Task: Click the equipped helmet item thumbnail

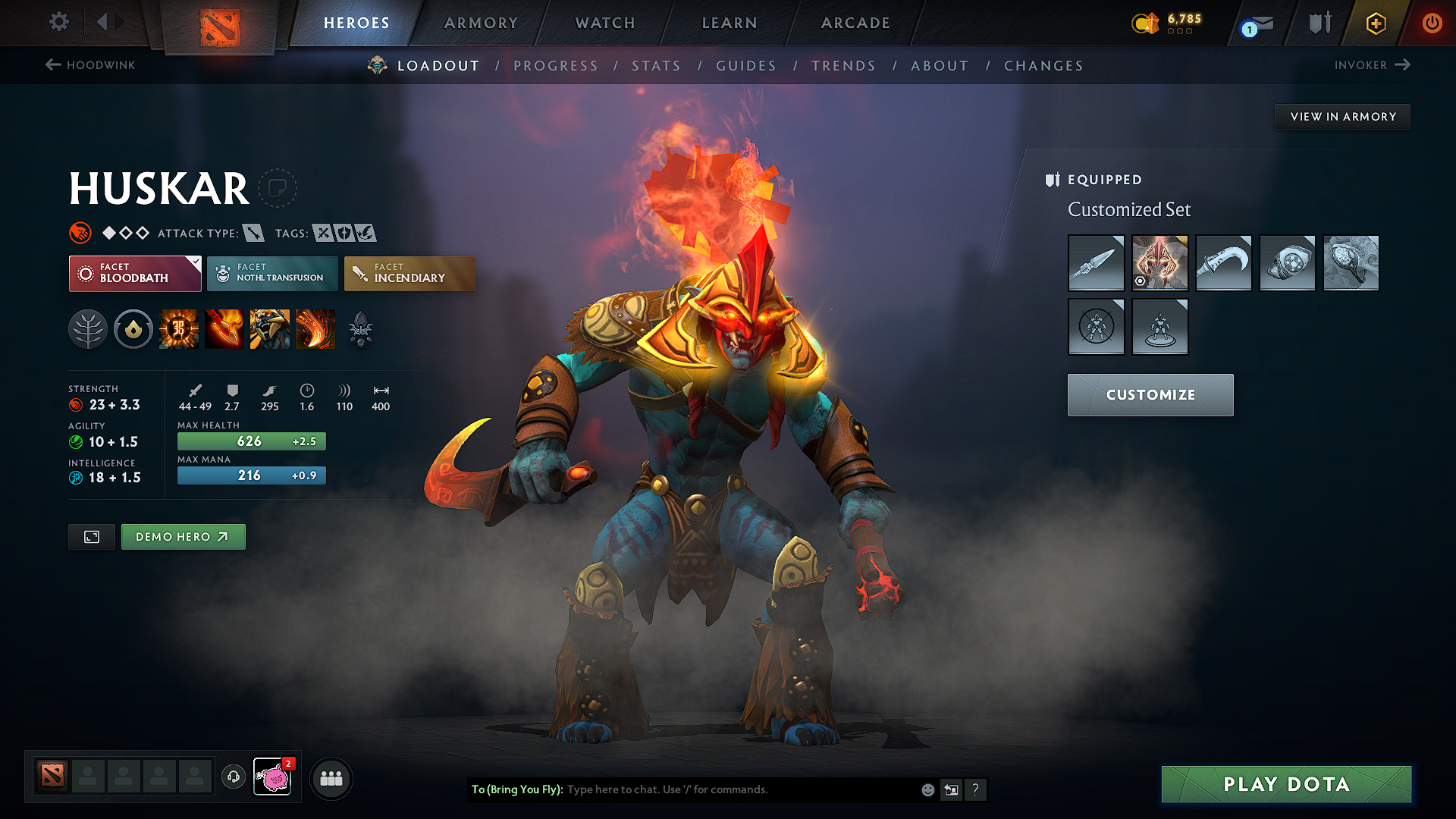Action: point(1160,263)
